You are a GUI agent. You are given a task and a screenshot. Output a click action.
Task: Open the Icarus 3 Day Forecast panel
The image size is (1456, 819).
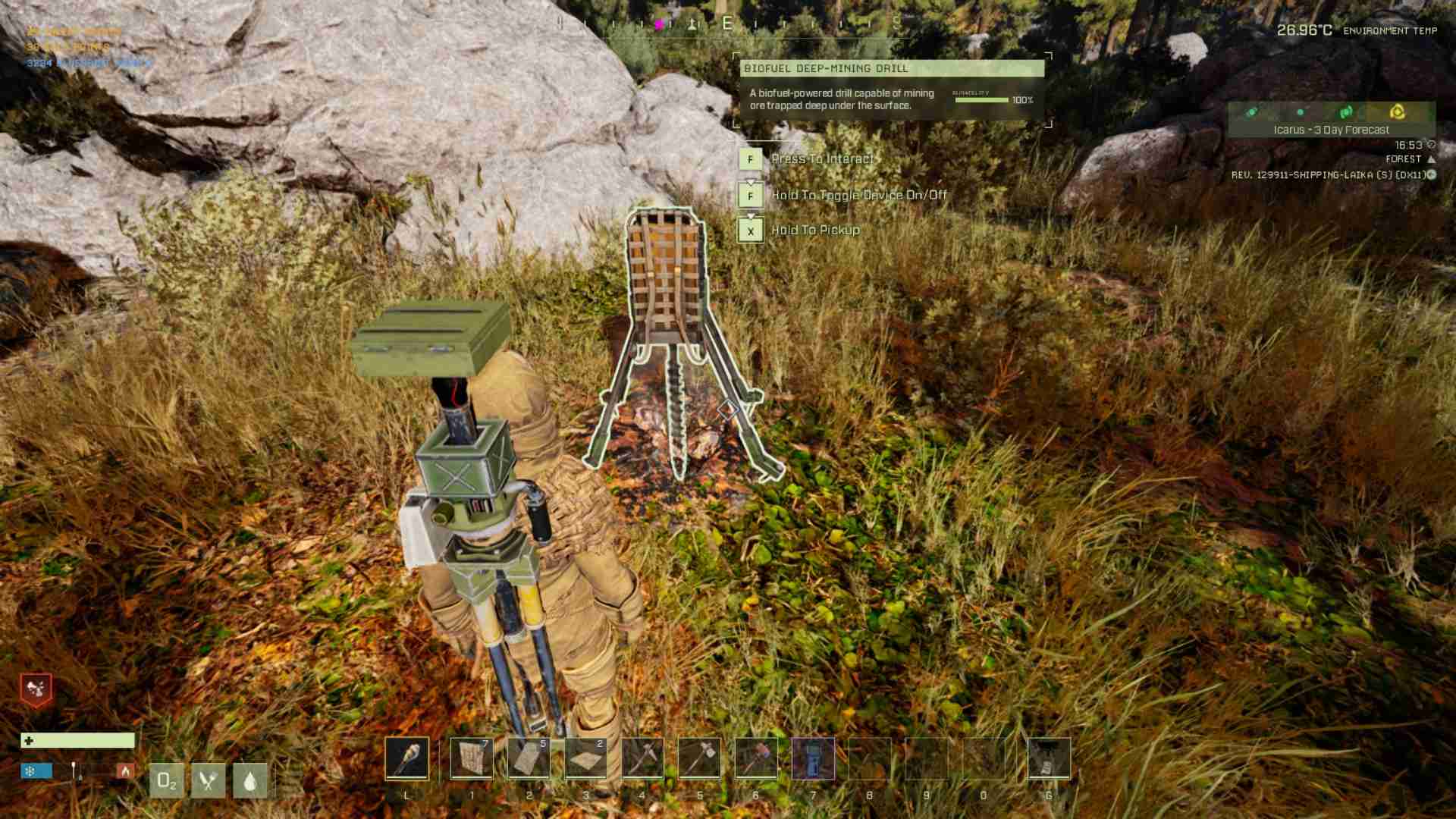pos(1331,130)
